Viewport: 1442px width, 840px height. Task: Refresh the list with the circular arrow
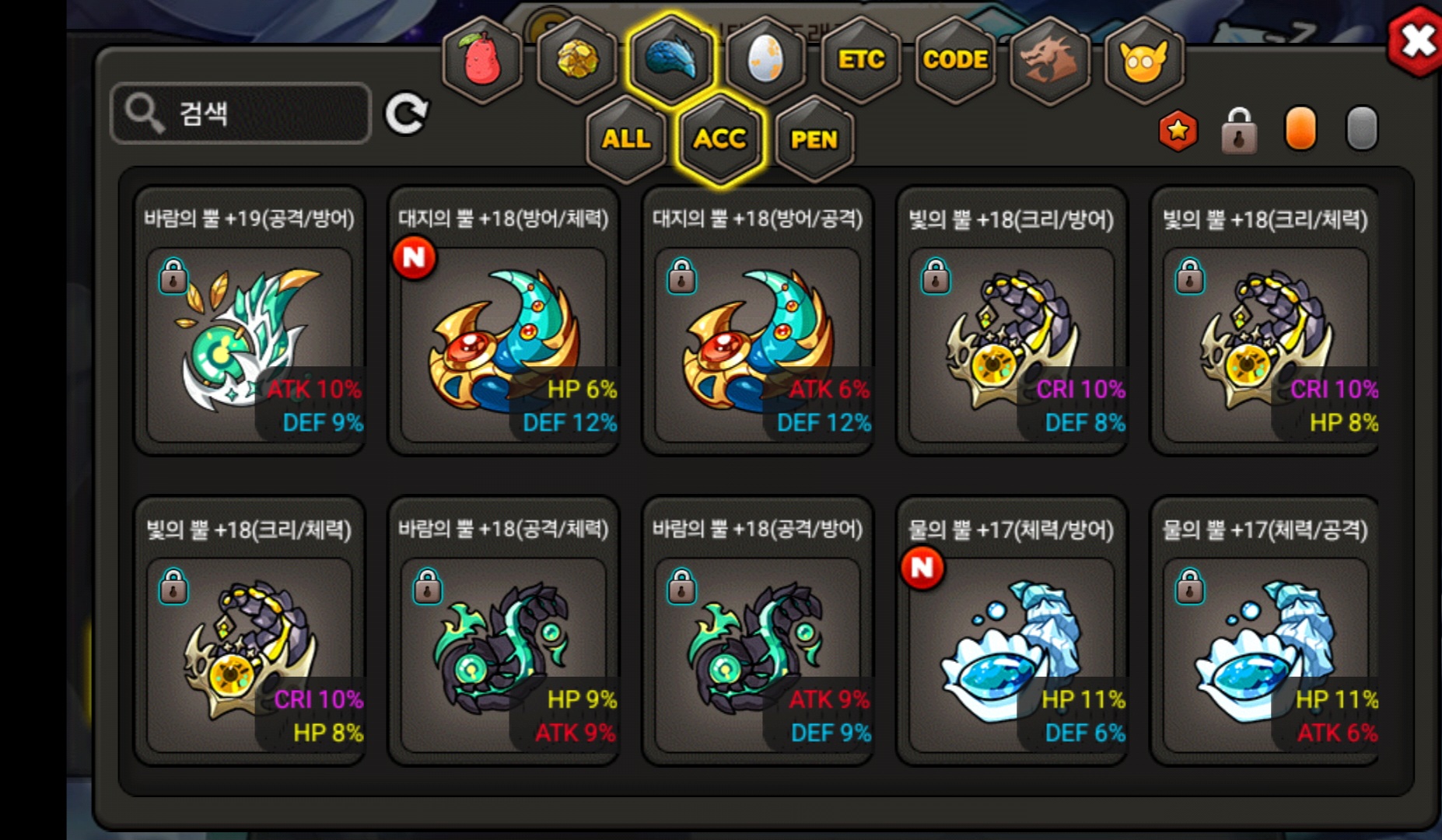click(406, 114)
